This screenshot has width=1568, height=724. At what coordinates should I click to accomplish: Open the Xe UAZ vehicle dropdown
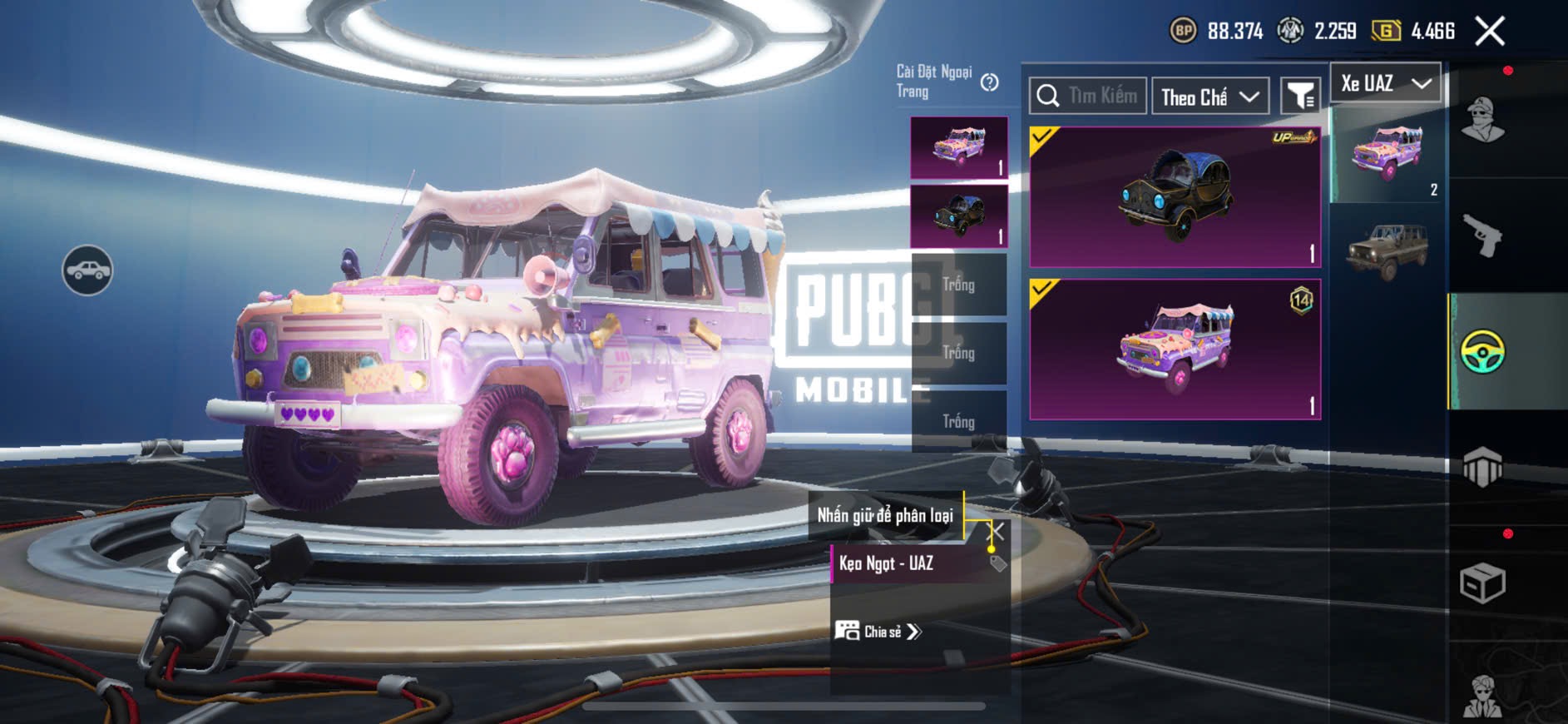1385,83
